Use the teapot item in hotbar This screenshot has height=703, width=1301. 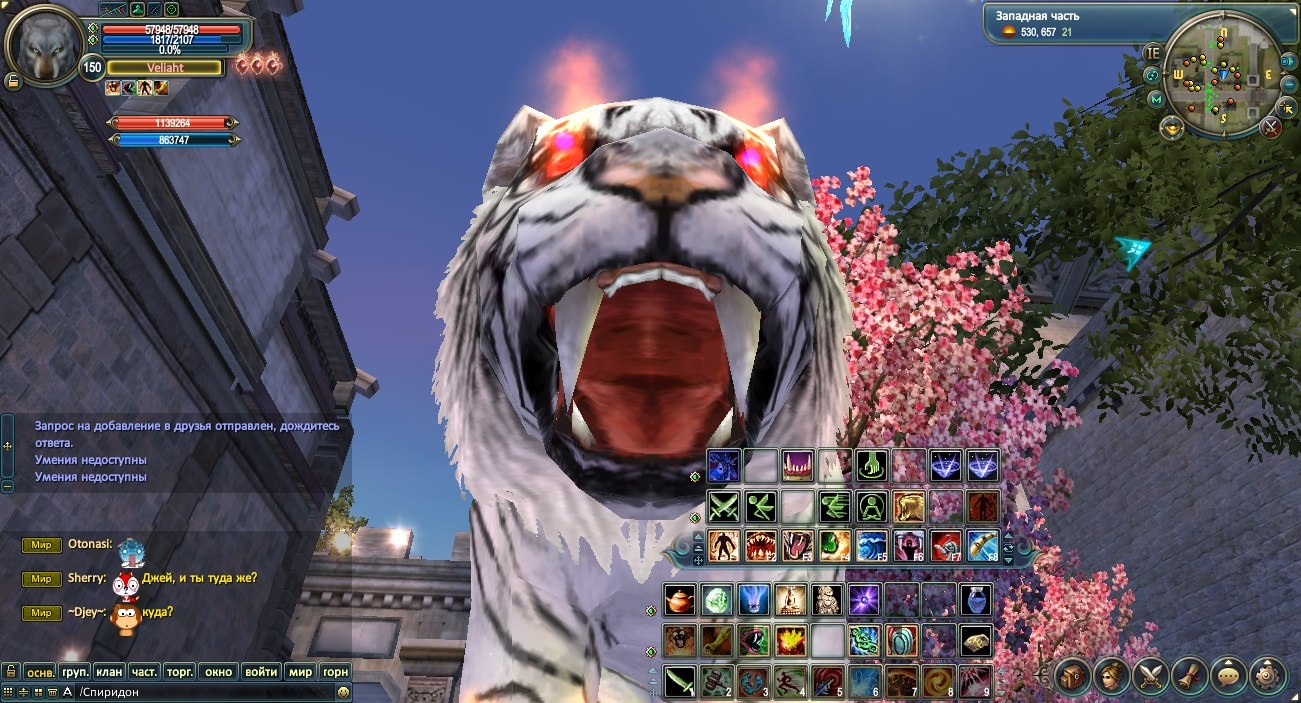(680, 600)
